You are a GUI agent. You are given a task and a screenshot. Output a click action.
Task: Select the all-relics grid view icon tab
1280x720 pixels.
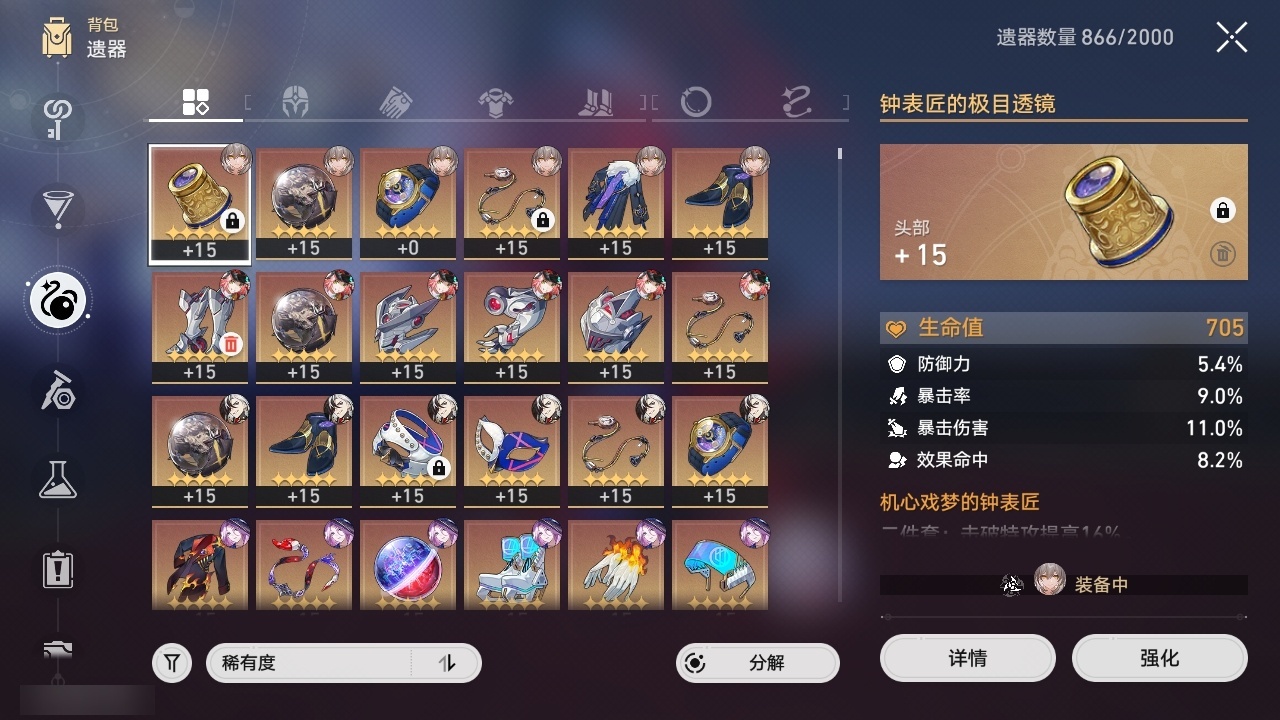pyautogui.click(x=195, y=100)
